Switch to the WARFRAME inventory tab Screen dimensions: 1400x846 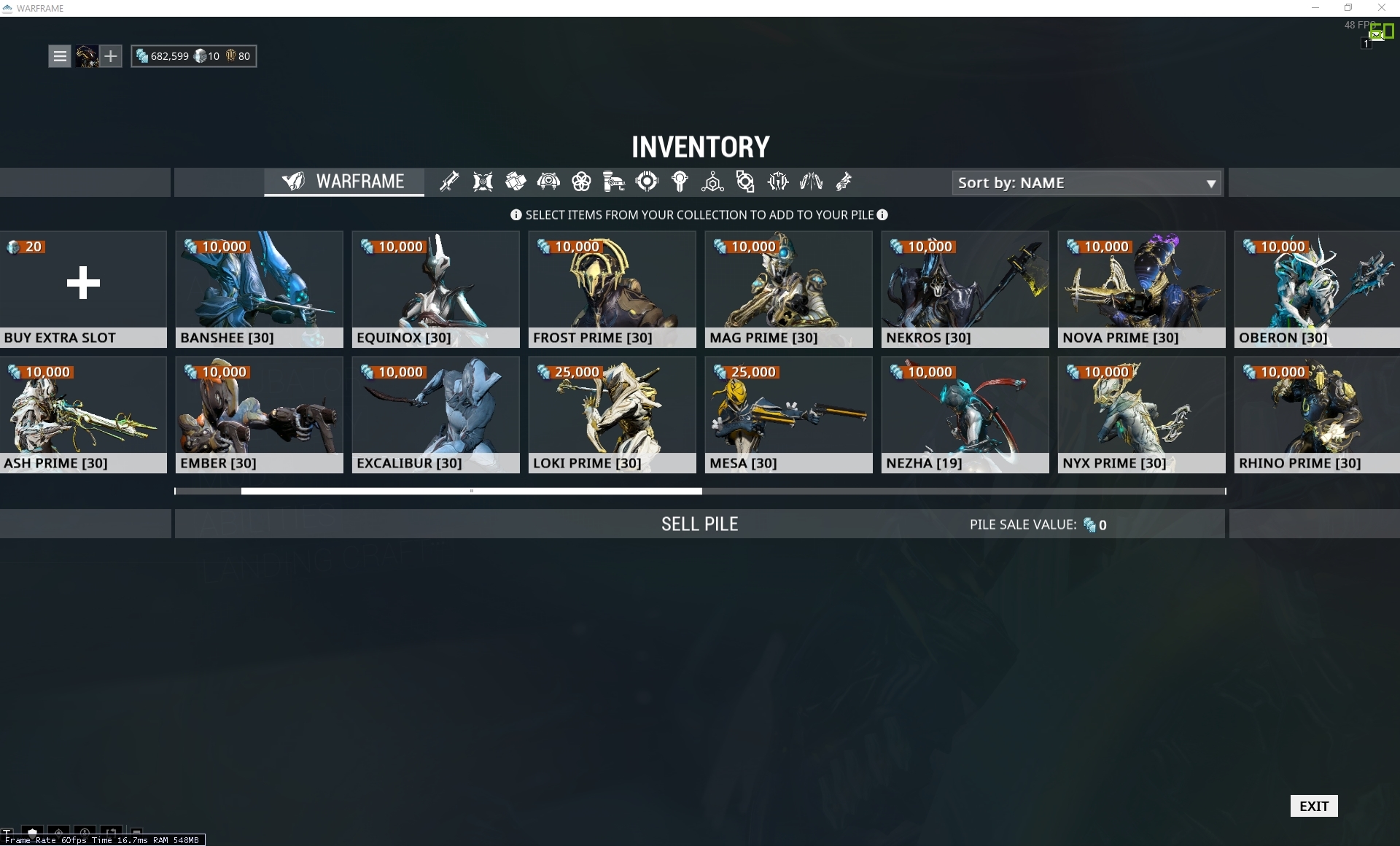pyautogui.click(x=344, y=182)
